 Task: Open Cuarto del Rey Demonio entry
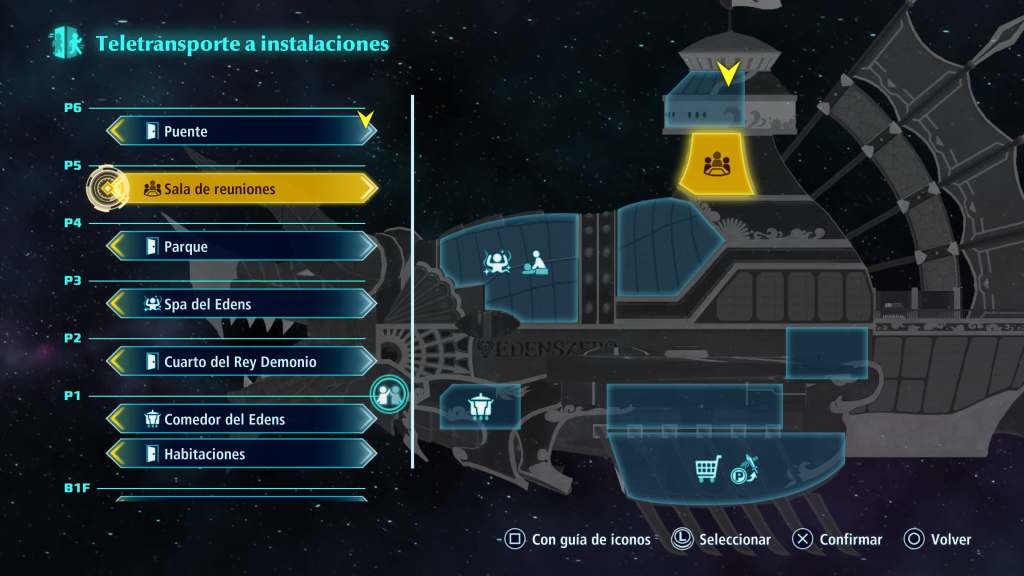click(x=241, y=361)
